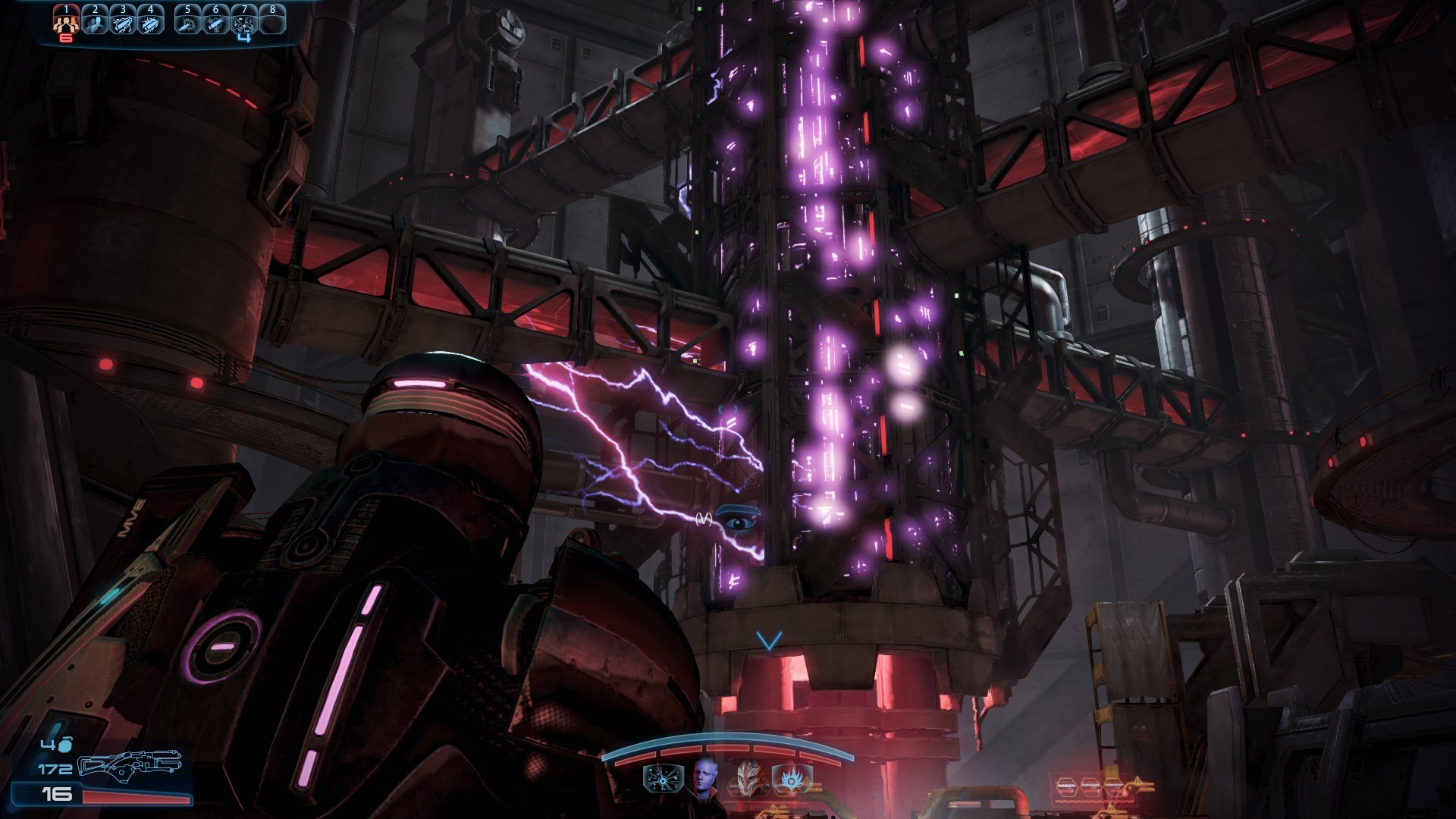1456x819 pixels.
Task: Activate the cryo ammo power in slot 6
Action: pyautogui.click(x=215, y=22)
